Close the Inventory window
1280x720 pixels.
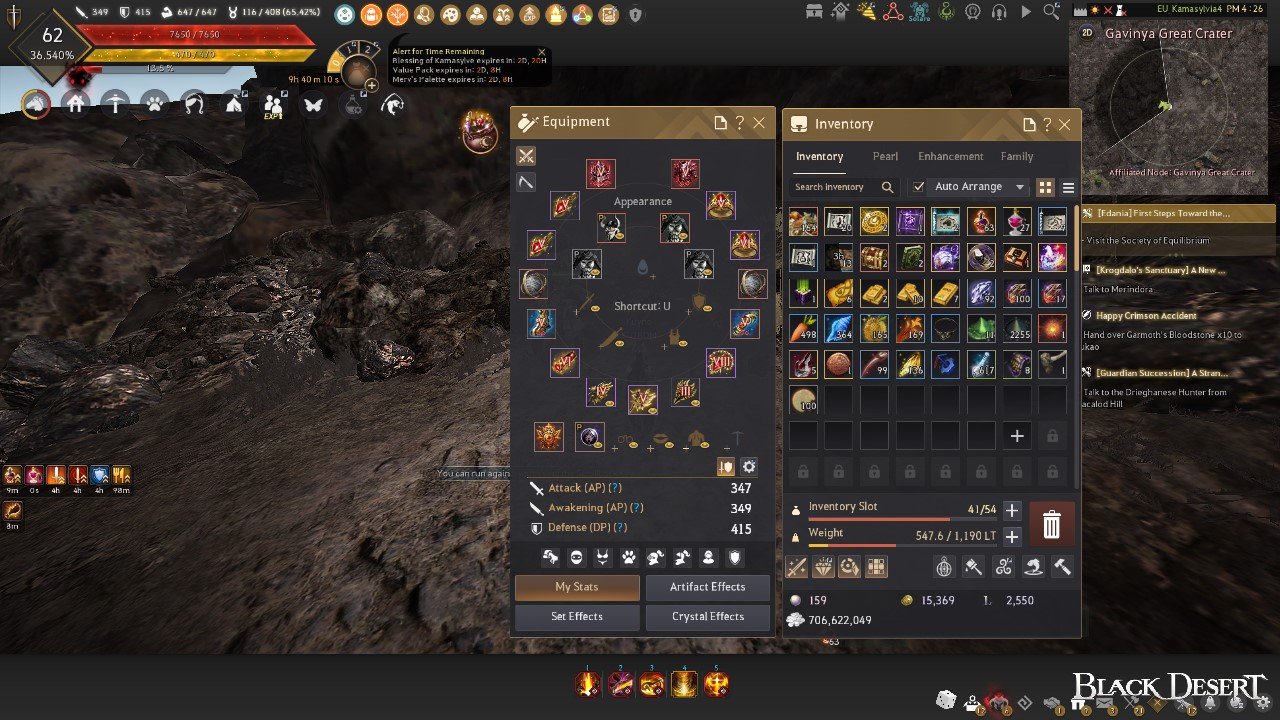coord(1064,125)
